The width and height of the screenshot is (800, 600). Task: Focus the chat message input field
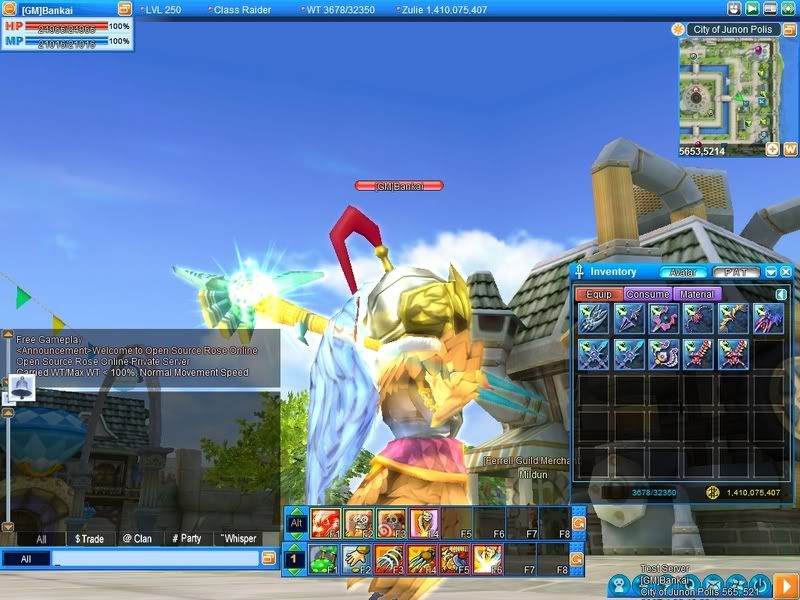pyautogui.click(x=155, y=559)
